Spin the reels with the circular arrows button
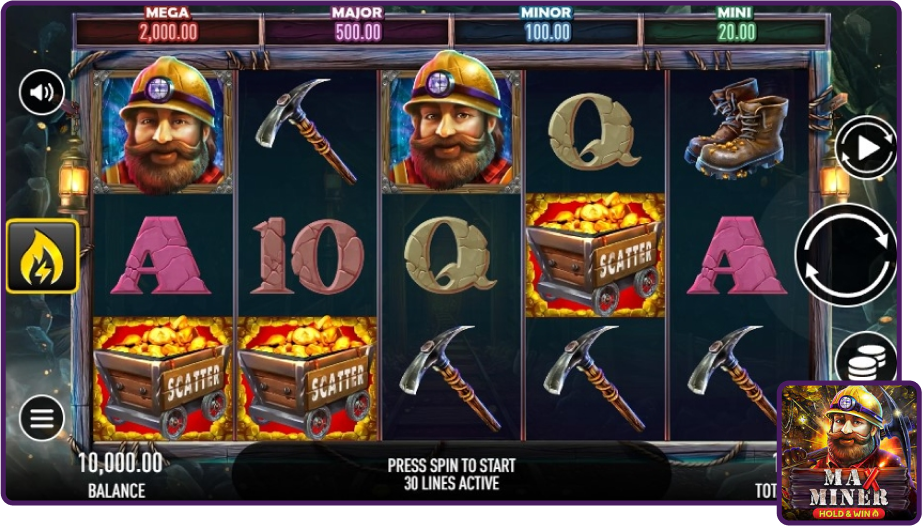This screenshot has width=922, height=526. (845, 254)
